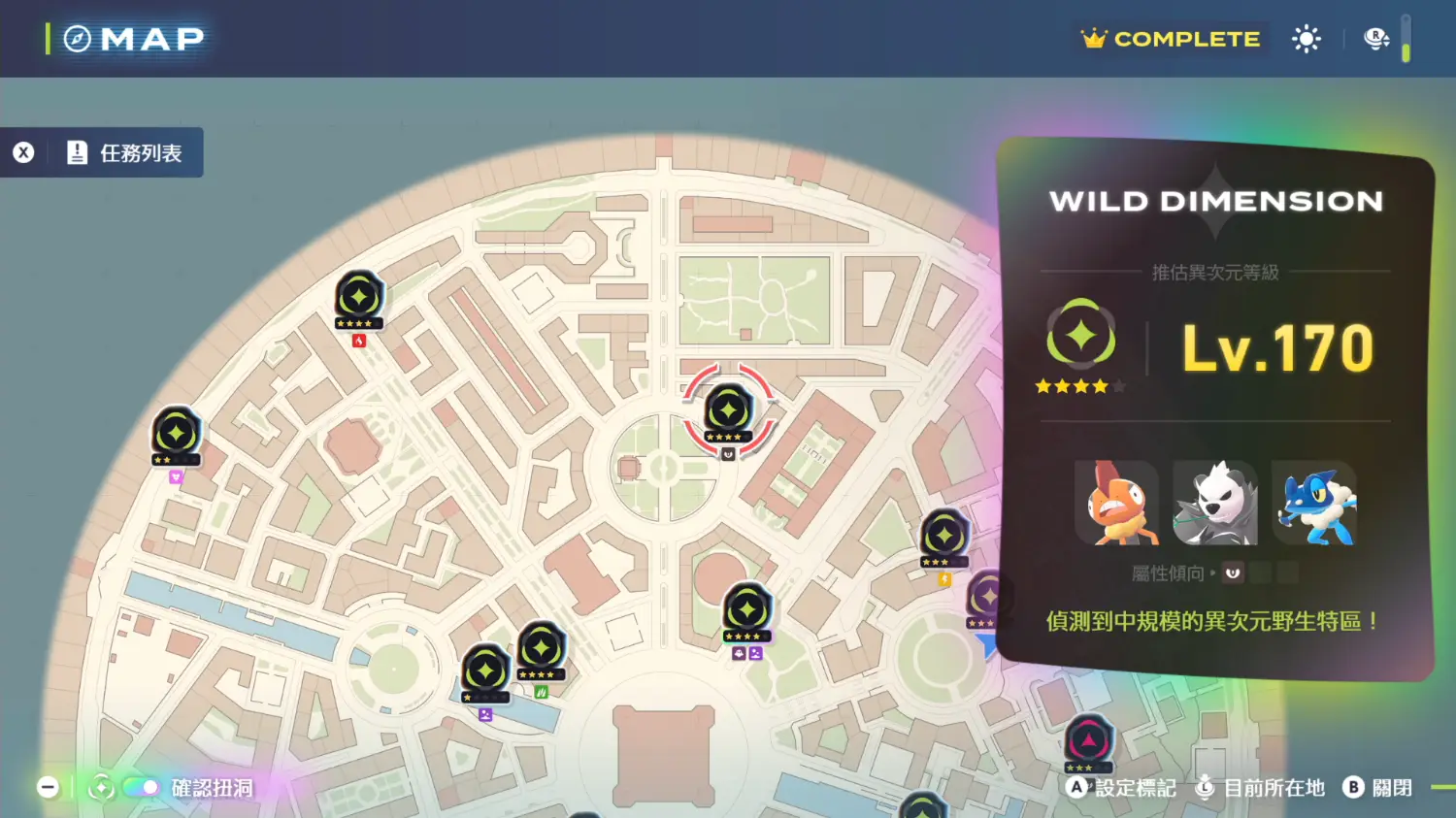Screen dimensions: 1456x818
Task: View the Pangoro thumbnail in the panel
Action: 1214,503
